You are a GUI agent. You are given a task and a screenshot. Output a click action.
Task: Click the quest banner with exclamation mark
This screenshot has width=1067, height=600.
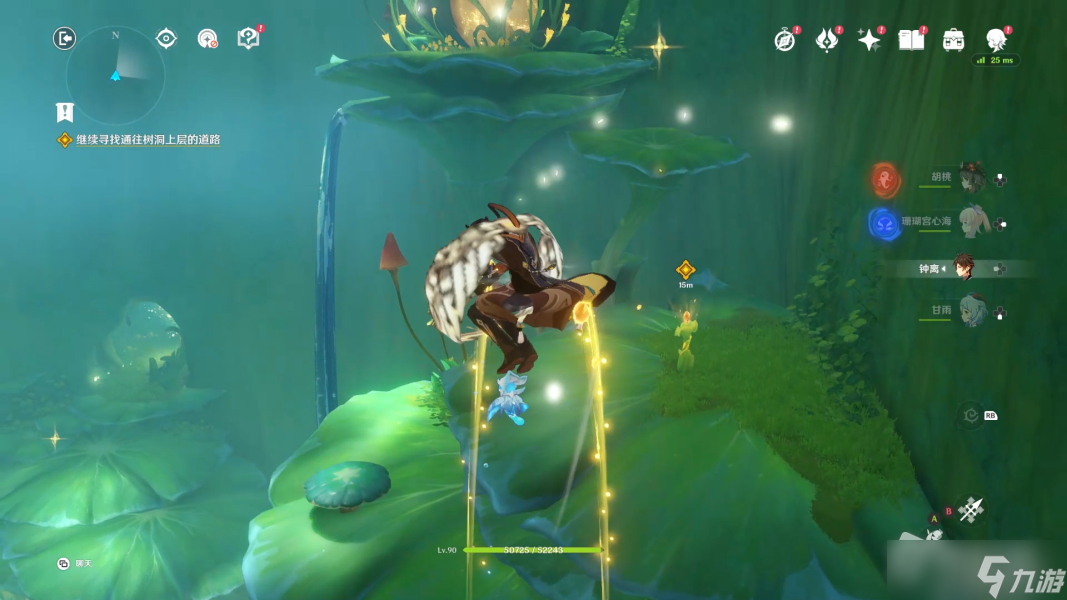[x=65, y=112]
